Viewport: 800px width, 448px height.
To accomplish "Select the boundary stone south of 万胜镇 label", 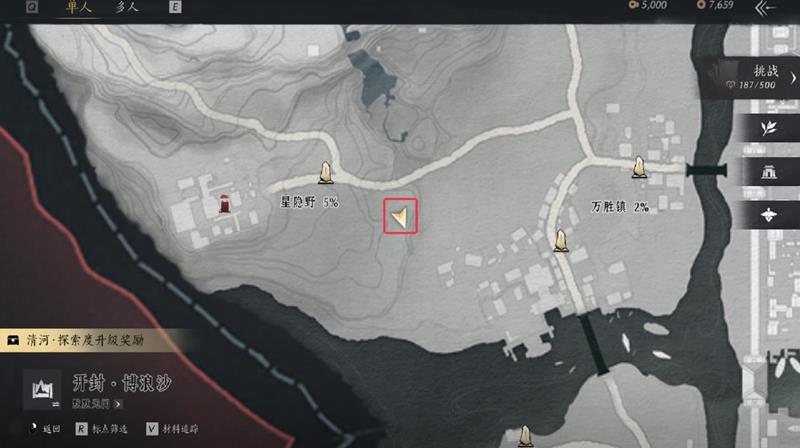I will tap(562, 240).
